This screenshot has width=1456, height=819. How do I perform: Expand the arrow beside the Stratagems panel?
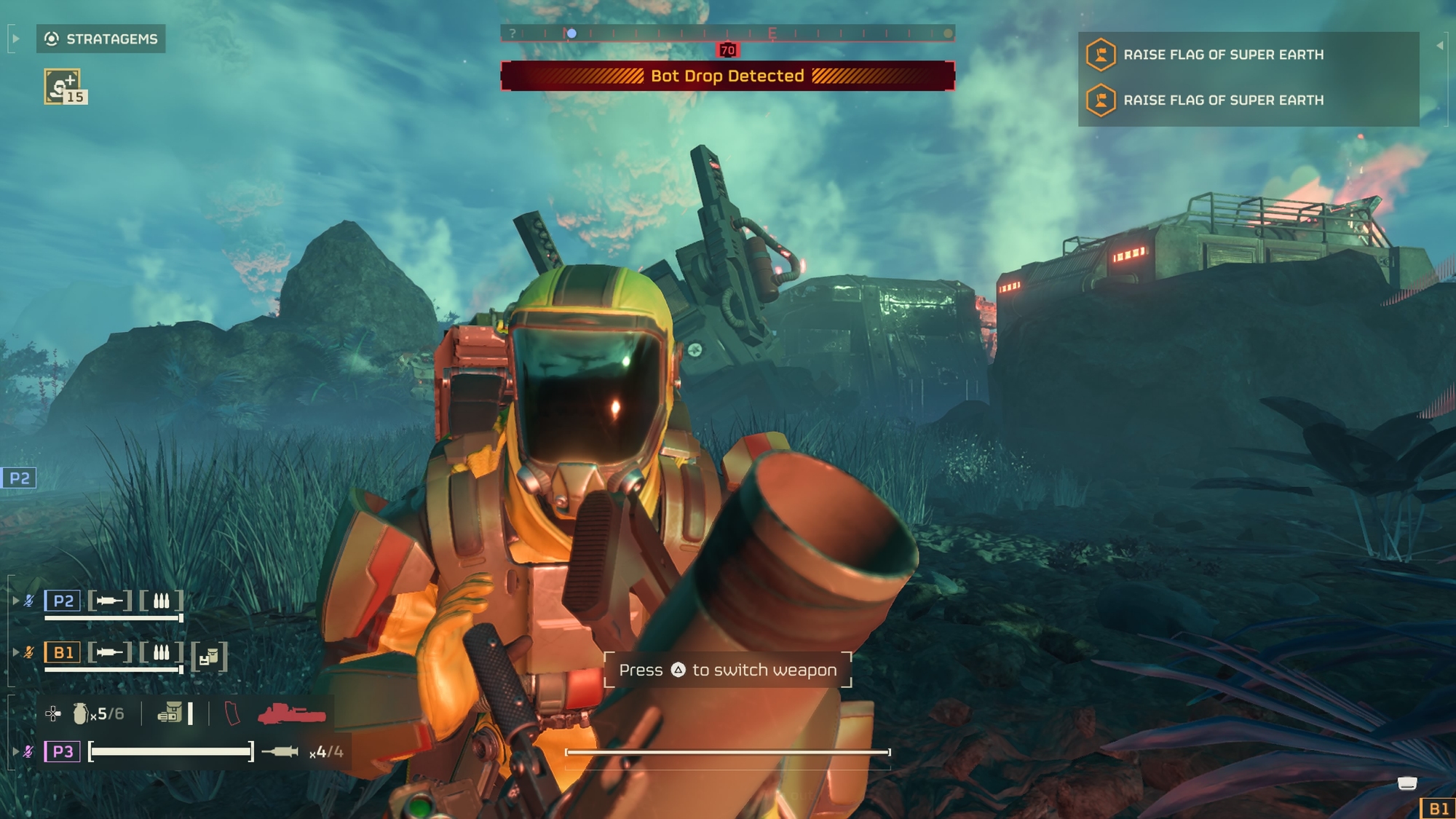tap(15, 39)
